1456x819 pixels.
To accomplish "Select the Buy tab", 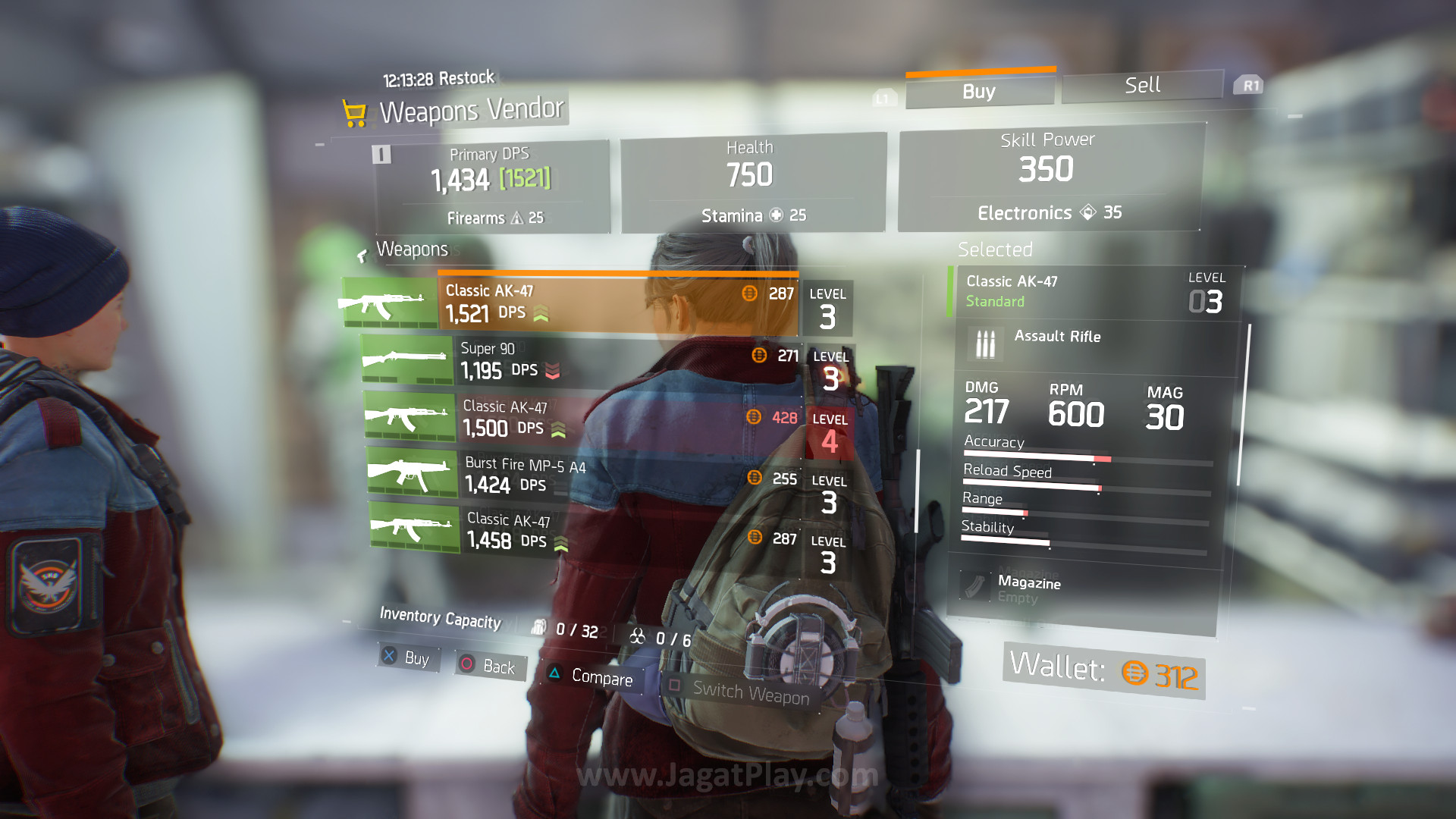I will tap(979, 92).
